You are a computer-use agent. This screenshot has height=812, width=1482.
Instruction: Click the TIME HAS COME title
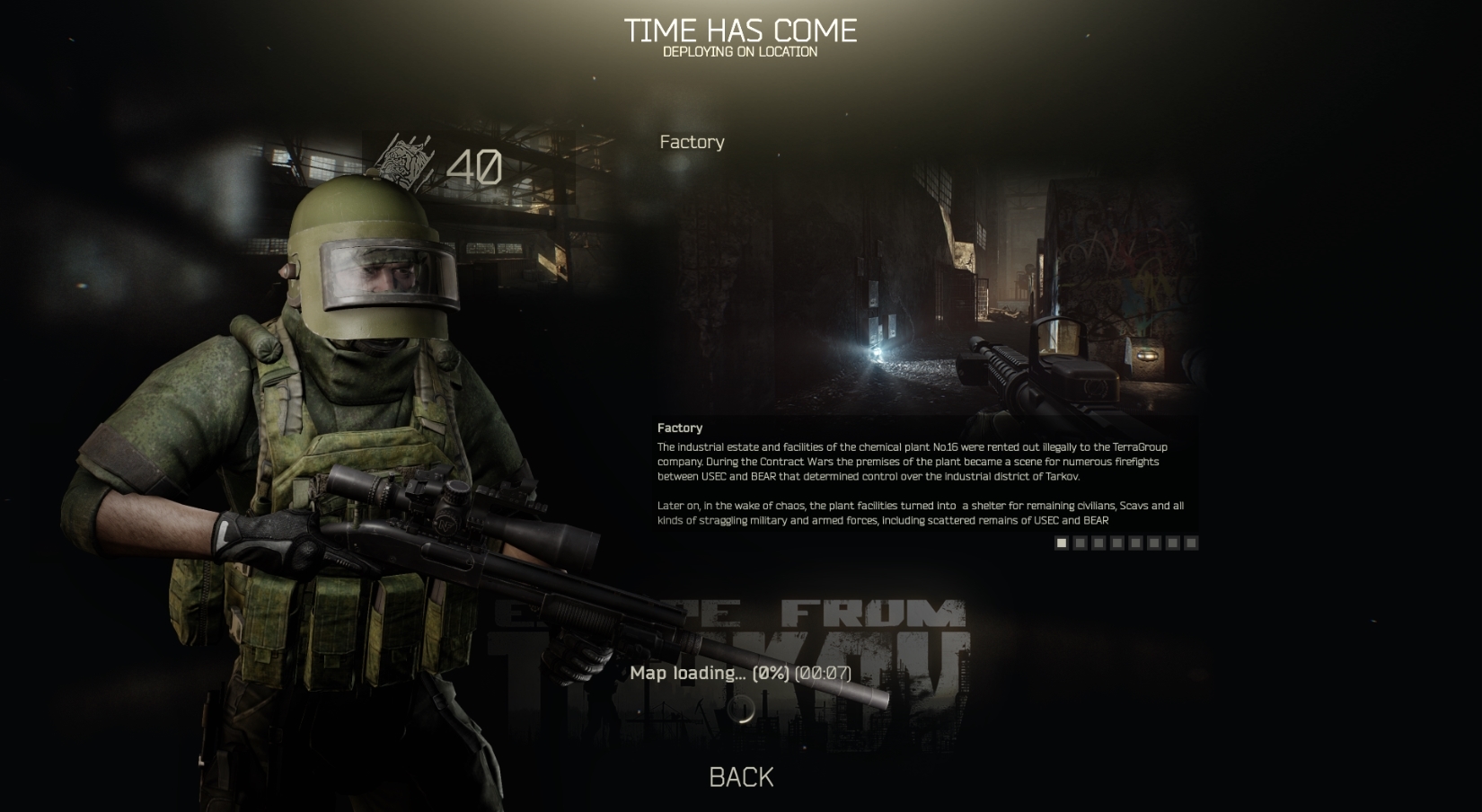click(741, 30)
